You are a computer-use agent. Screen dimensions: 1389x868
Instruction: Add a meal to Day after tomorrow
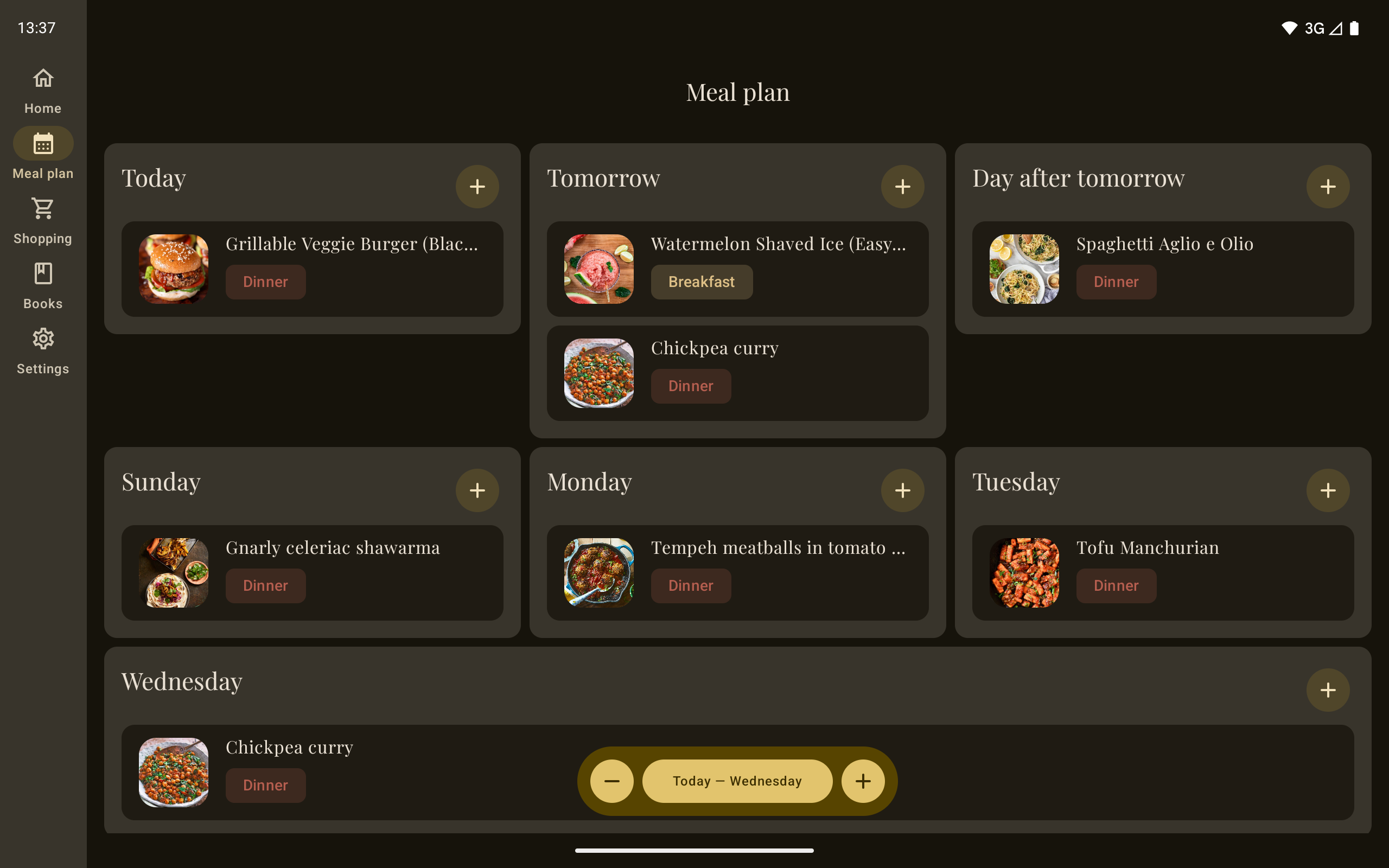1328,187
